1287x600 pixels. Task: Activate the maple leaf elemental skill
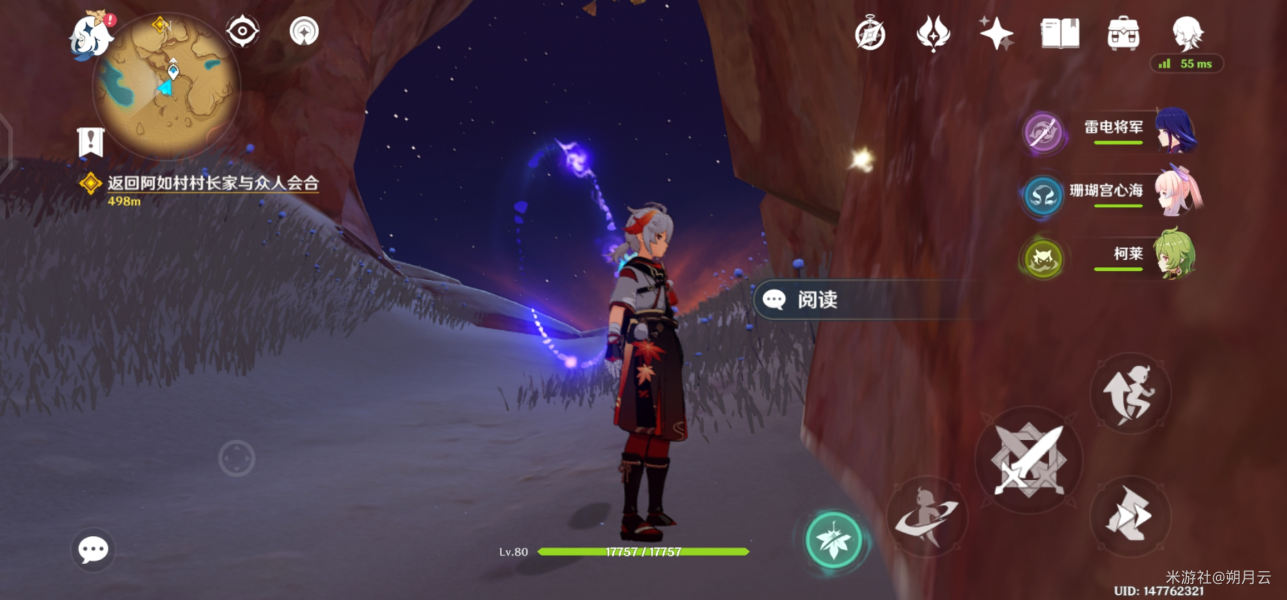(833, 539)
